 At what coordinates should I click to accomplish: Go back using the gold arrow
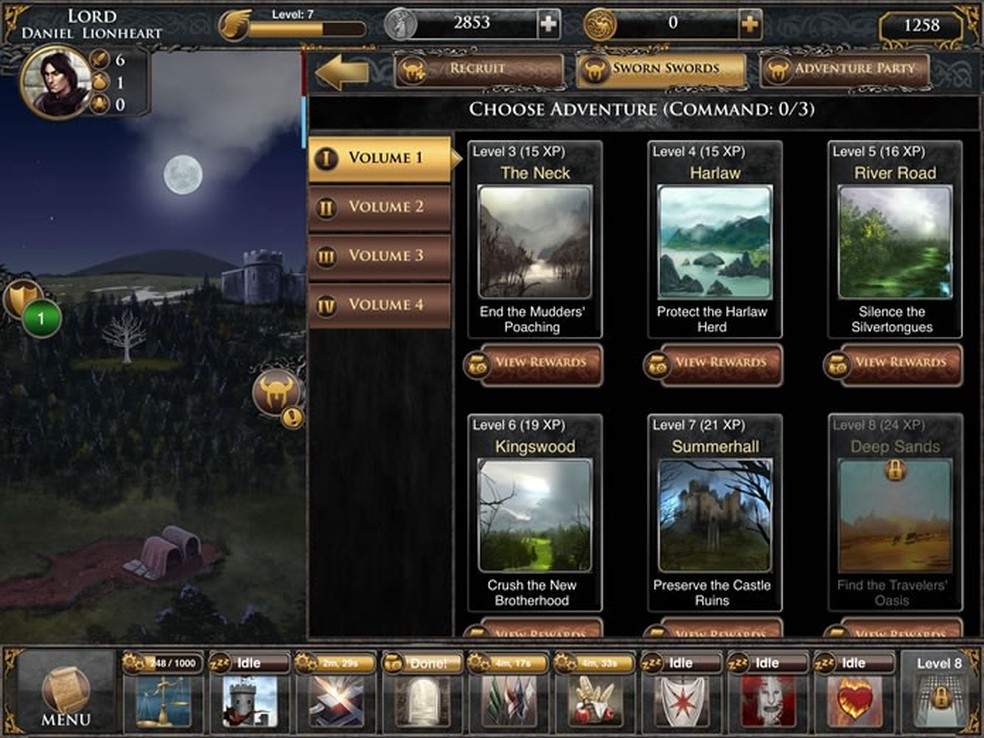pos(342,71)
